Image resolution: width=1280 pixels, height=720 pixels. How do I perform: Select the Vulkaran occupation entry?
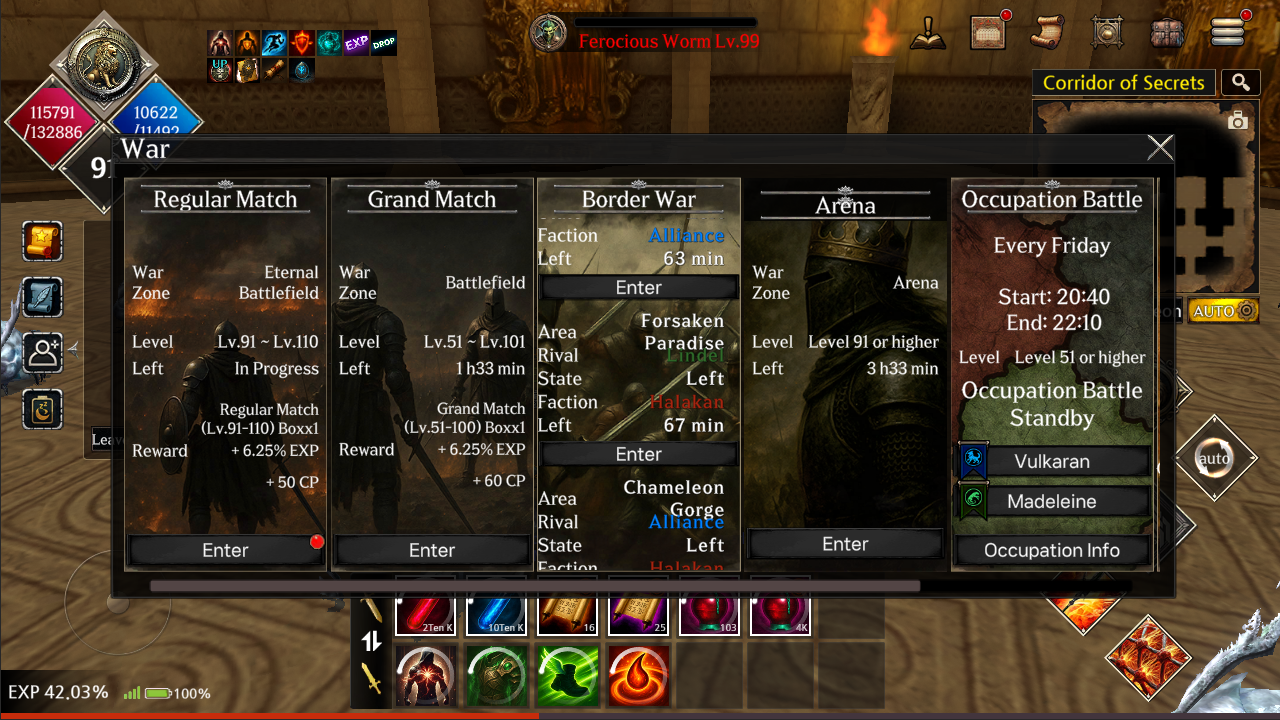tap(1052, 461)
